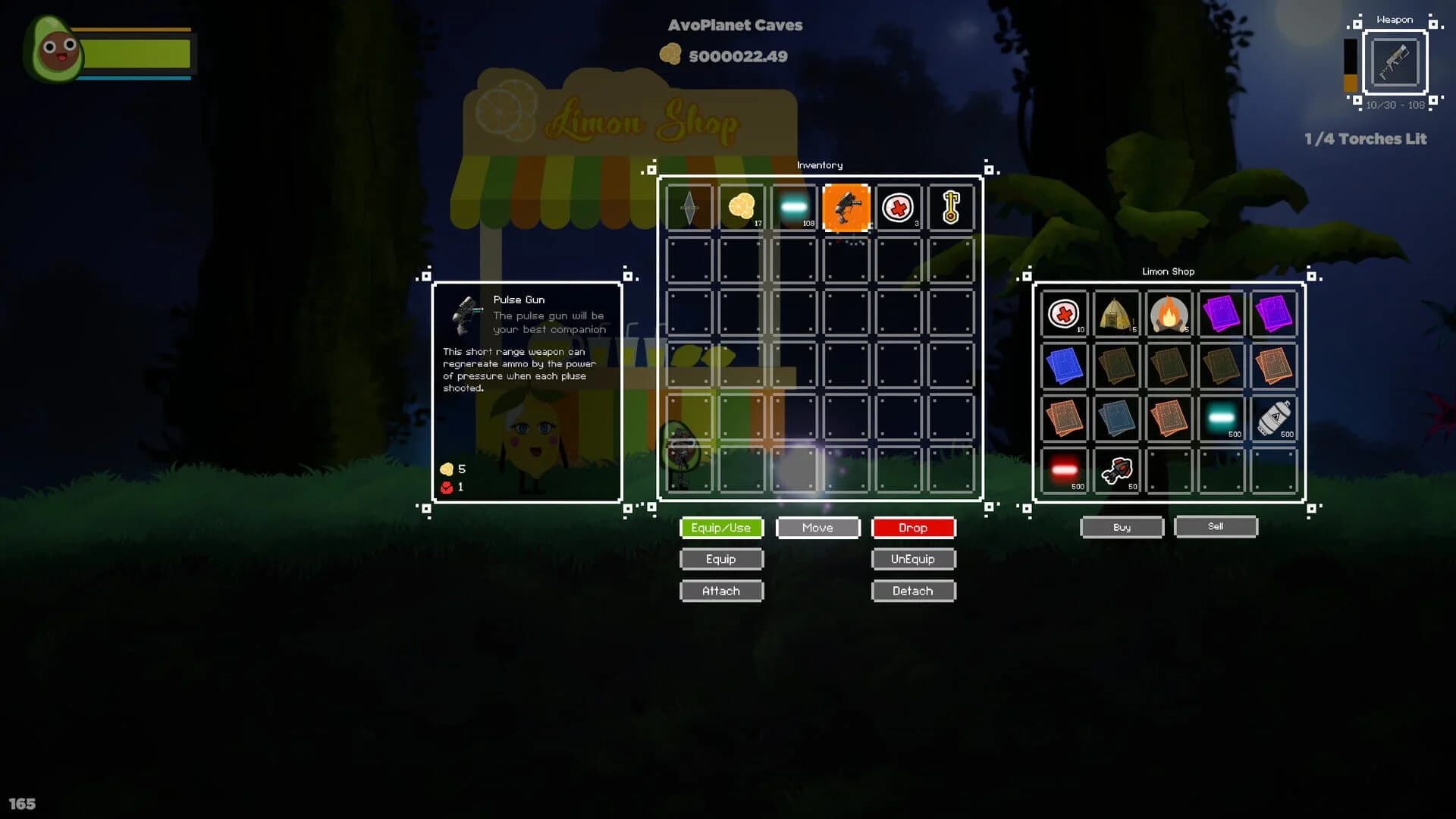Screen dimensions: 1456x819
Task: Select the diamond-shaped item in the first inventory slot
Action: point(689,207)
